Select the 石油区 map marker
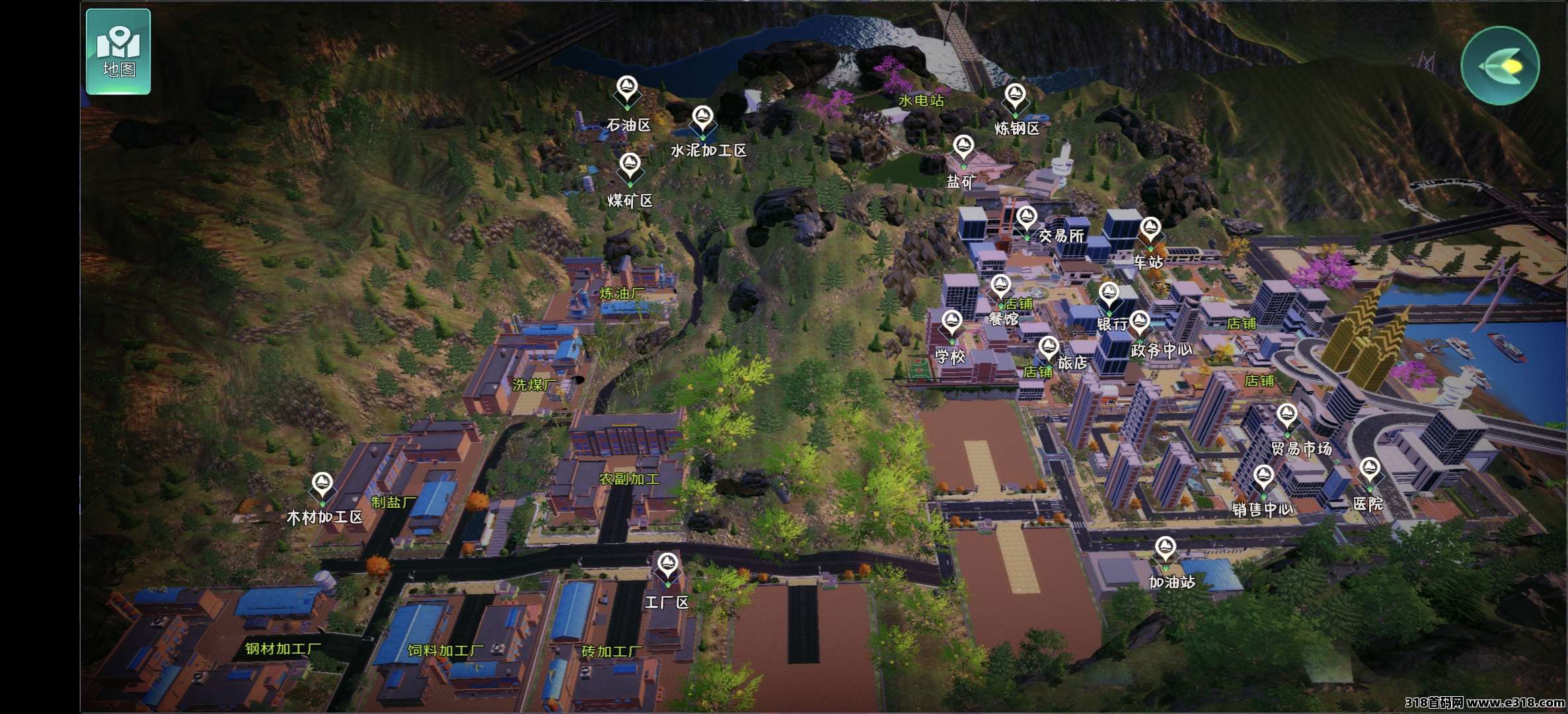Viewport: 1568px width, 714px height. pyautogui.click(x=626, y=89)
